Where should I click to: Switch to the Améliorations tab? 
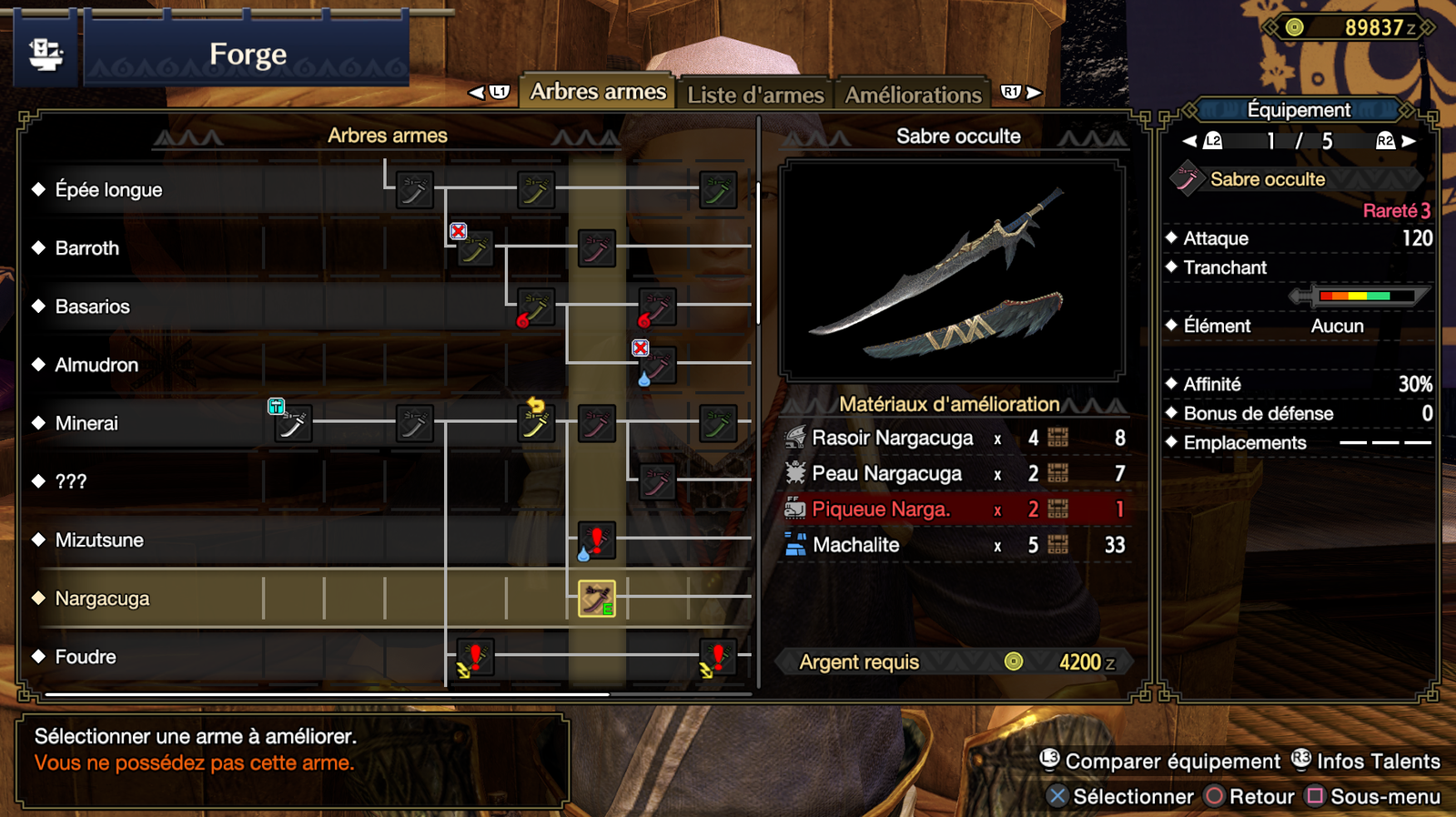click(x=913, y=95)
